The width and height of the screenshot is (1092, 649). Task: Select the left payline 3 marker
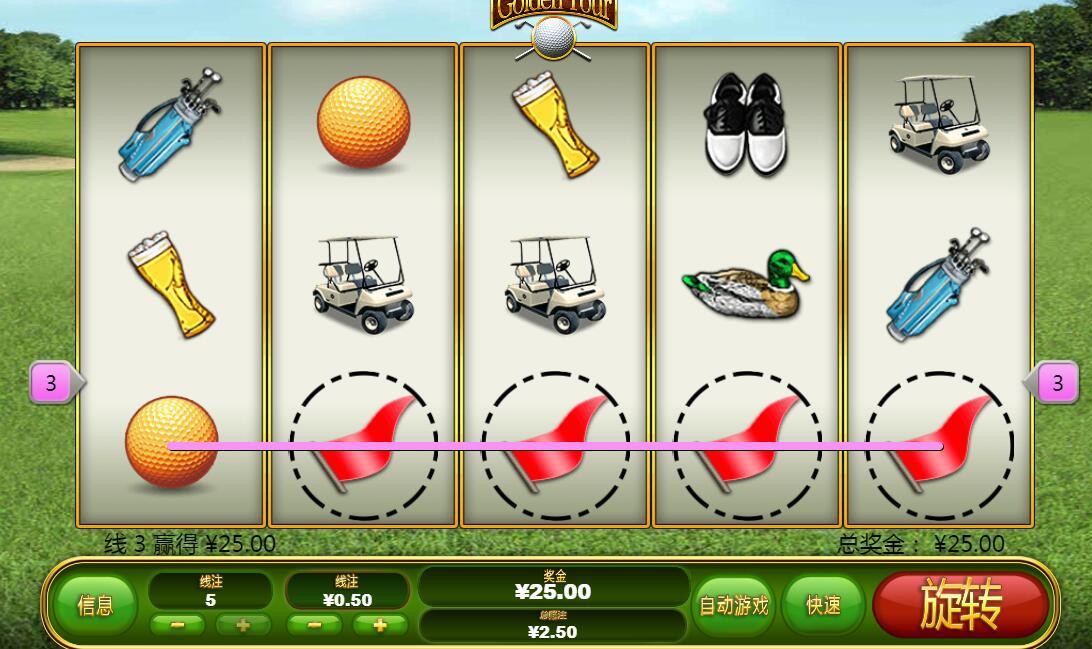[51, 383]
